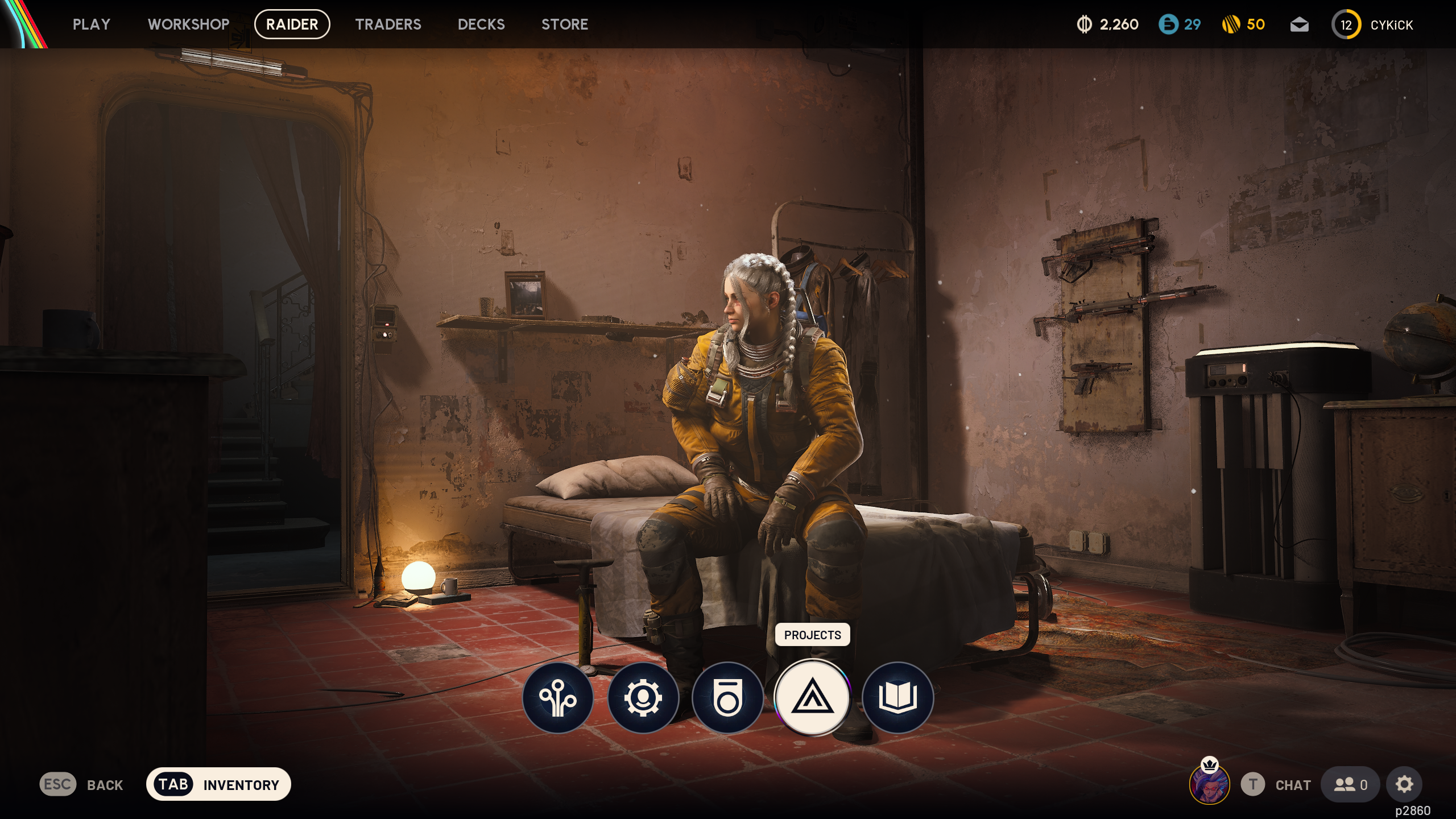Switch to the WORKSHOP tab
The width and height of the screenshot is (1456, 819).
[x=188, y=24]
